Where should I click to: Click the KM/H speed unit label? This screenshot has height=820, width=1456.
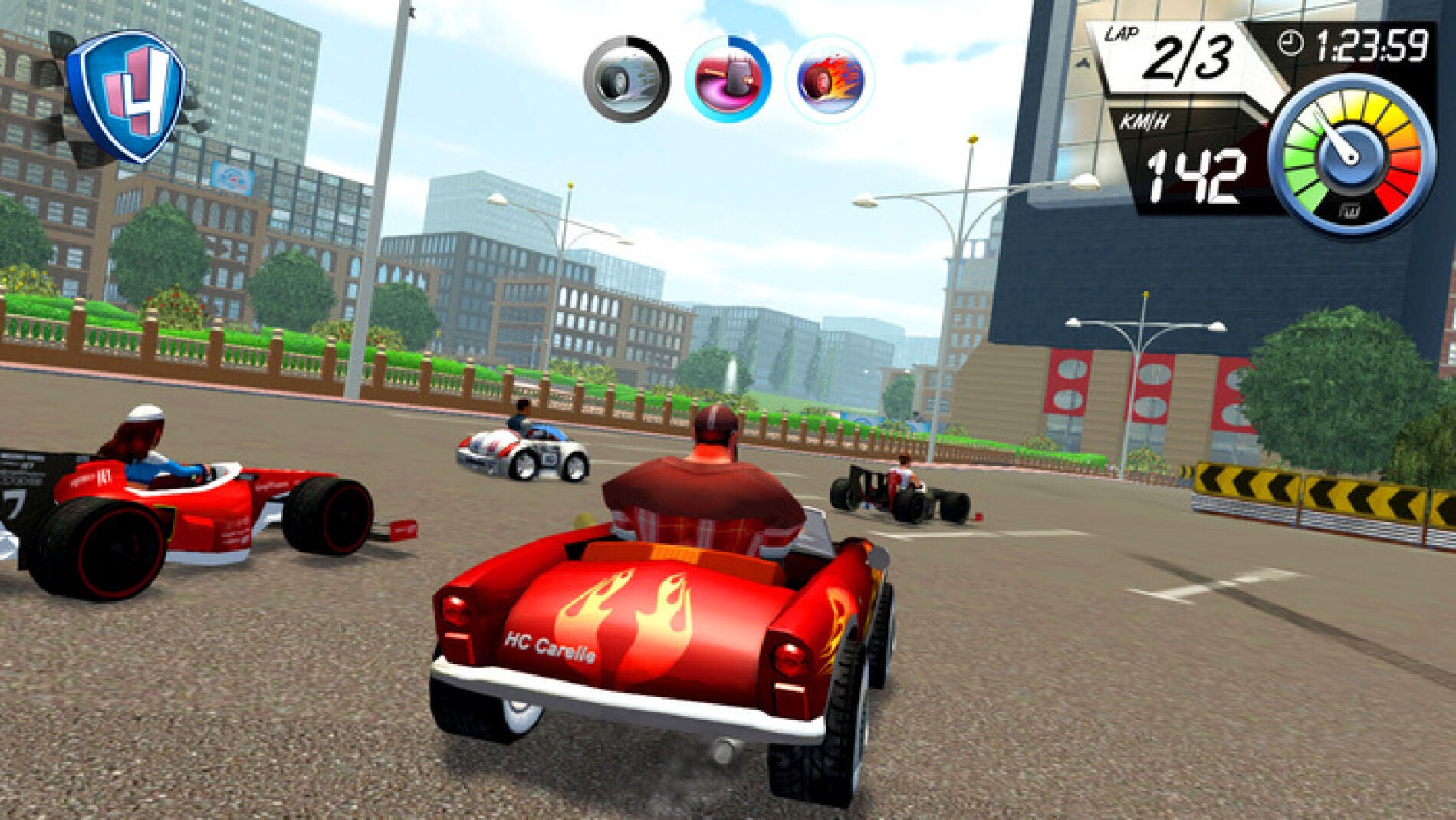pyautogui.click(x=1145, y=120)
